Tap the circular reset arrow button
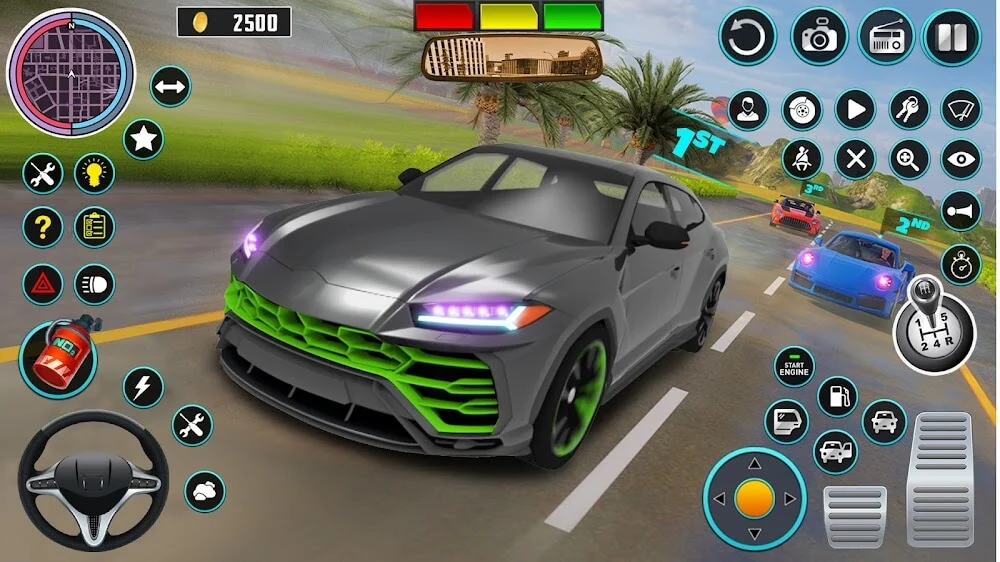The width and height of the screenshot is (1000, 562). pyautogui.click(x=748, y=38)
